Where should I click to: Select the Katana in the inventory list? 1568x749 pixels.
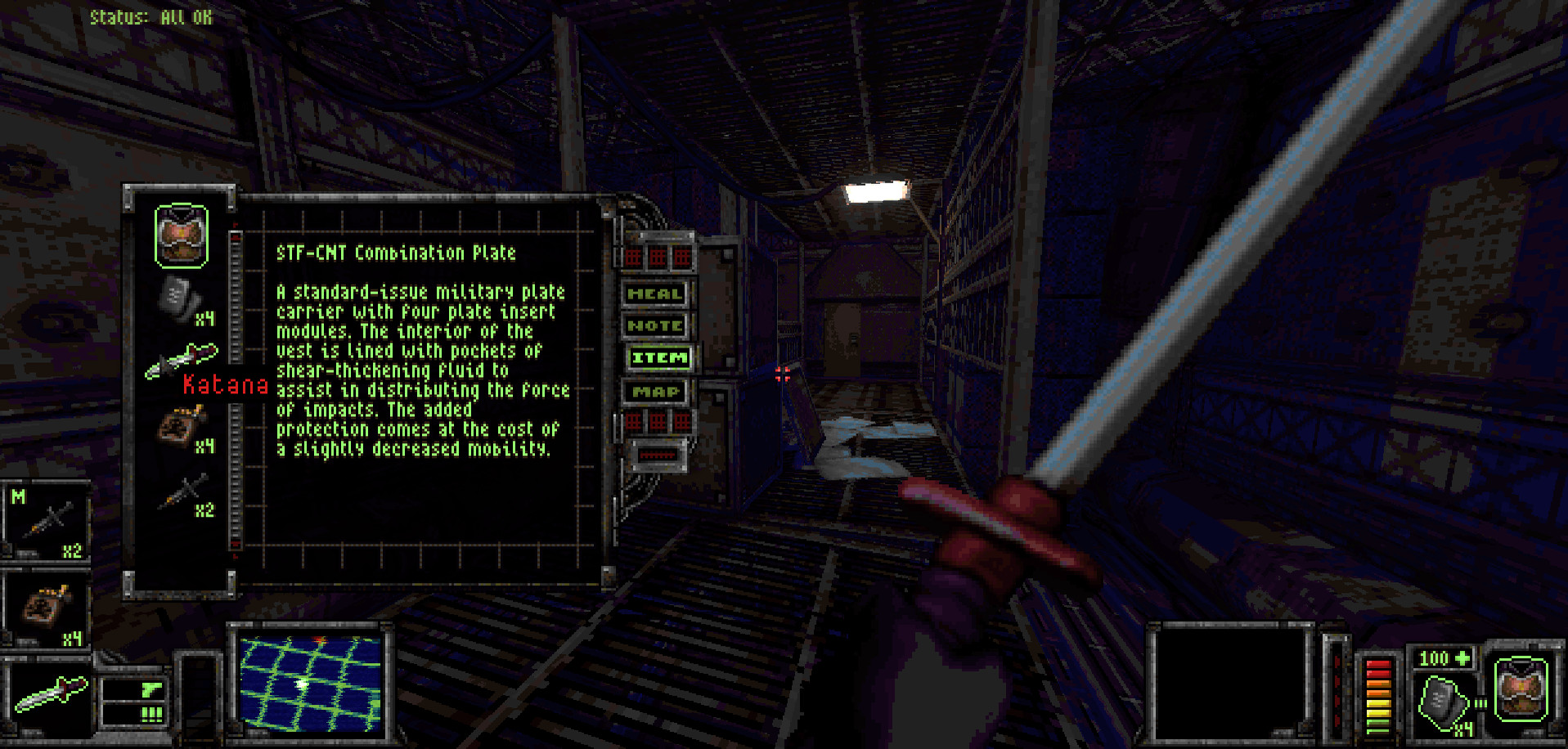point(182,361)
